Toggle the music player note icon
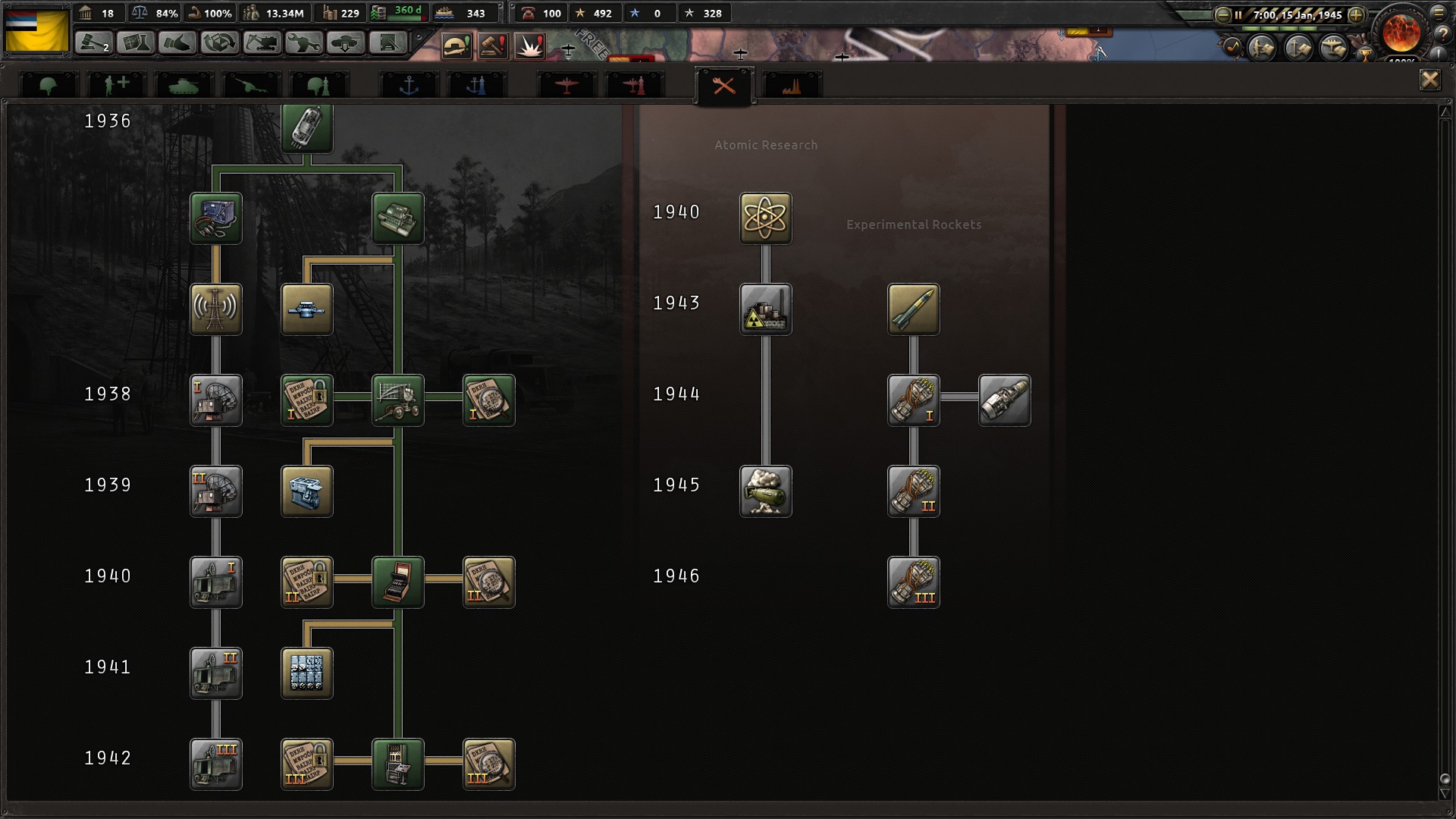Screen dimensions: 1456x819 coord(1232,47)
